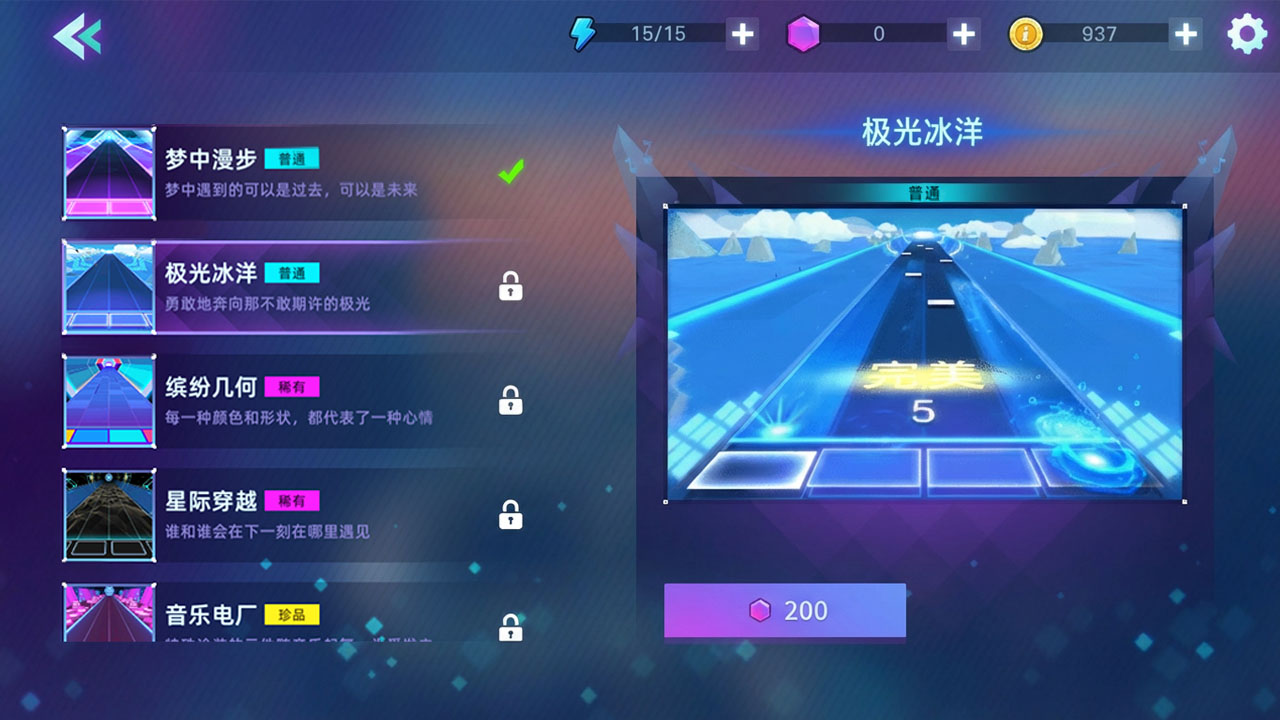
Task: Add purple gems with the plus button
Action: coord(963,34)
